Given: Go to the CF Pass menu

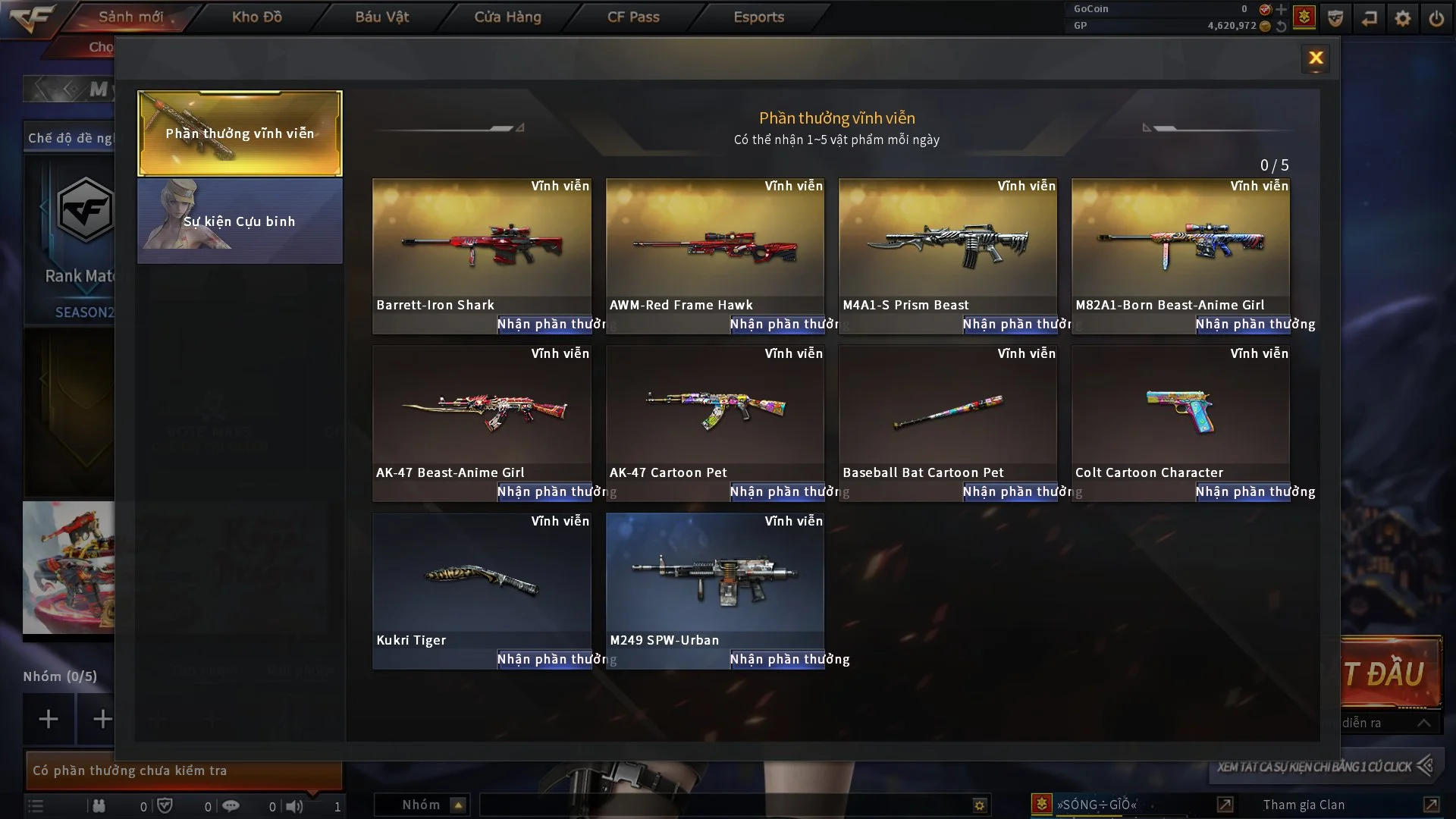Looking at the screenshot, I should tap(633, 17).
